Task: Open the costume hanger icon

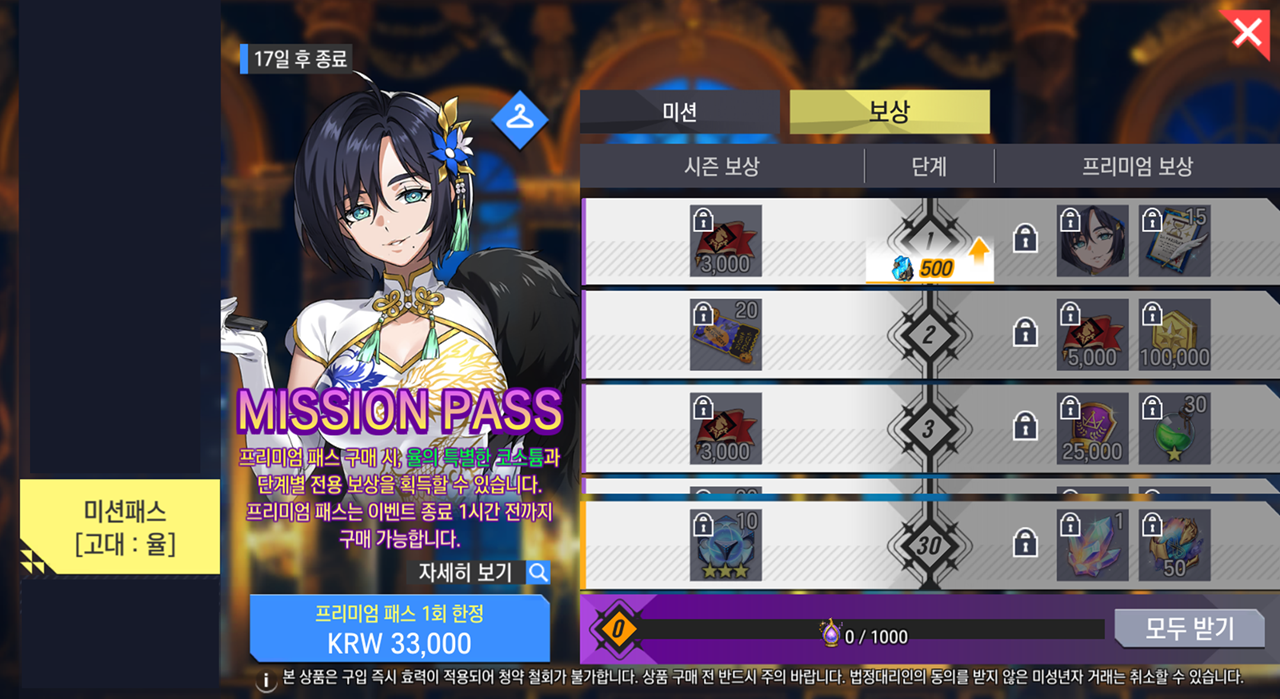Action: pos(520,118)
